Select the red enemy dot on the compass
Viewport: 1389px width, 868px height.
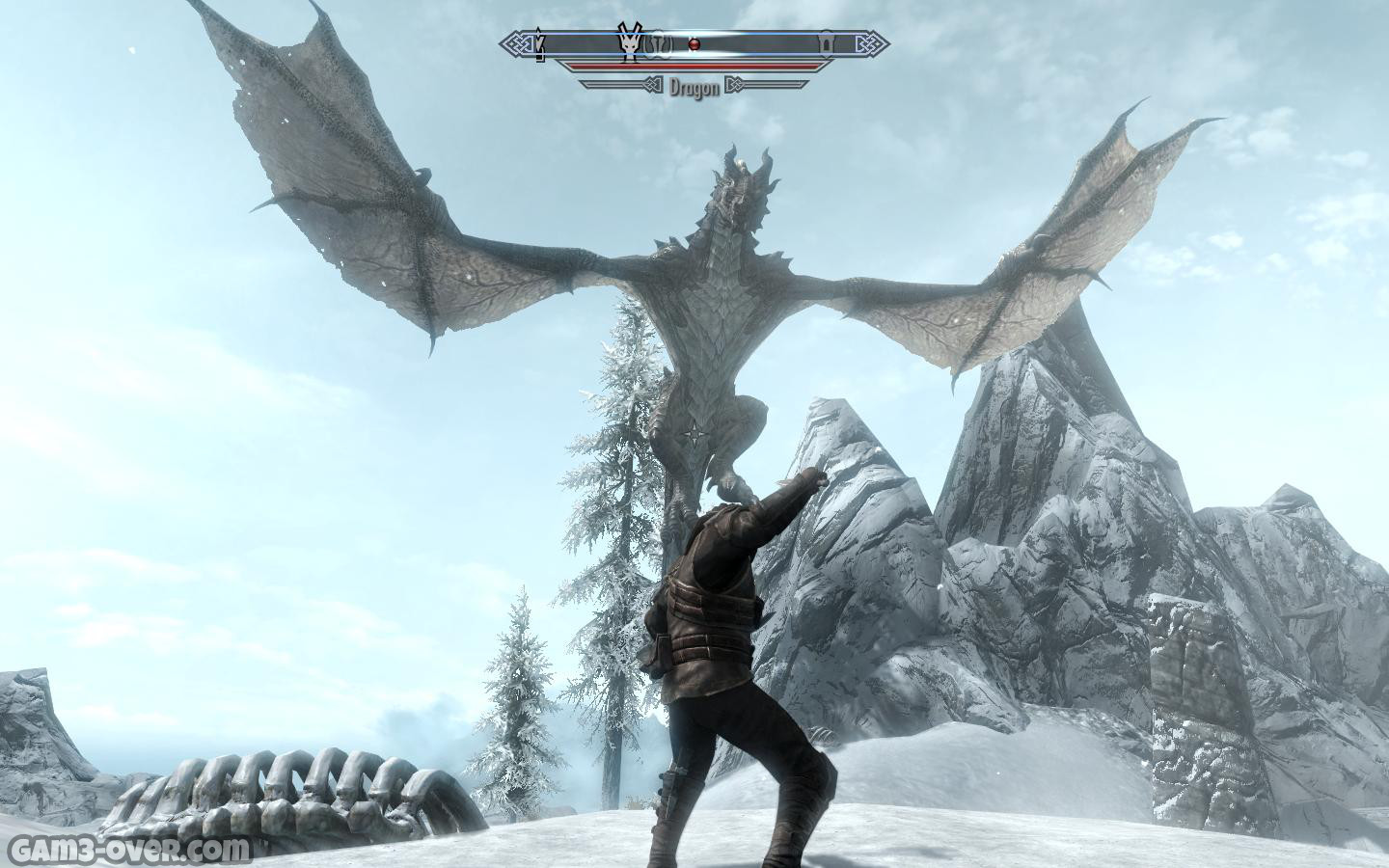click(x=692, y=43)
